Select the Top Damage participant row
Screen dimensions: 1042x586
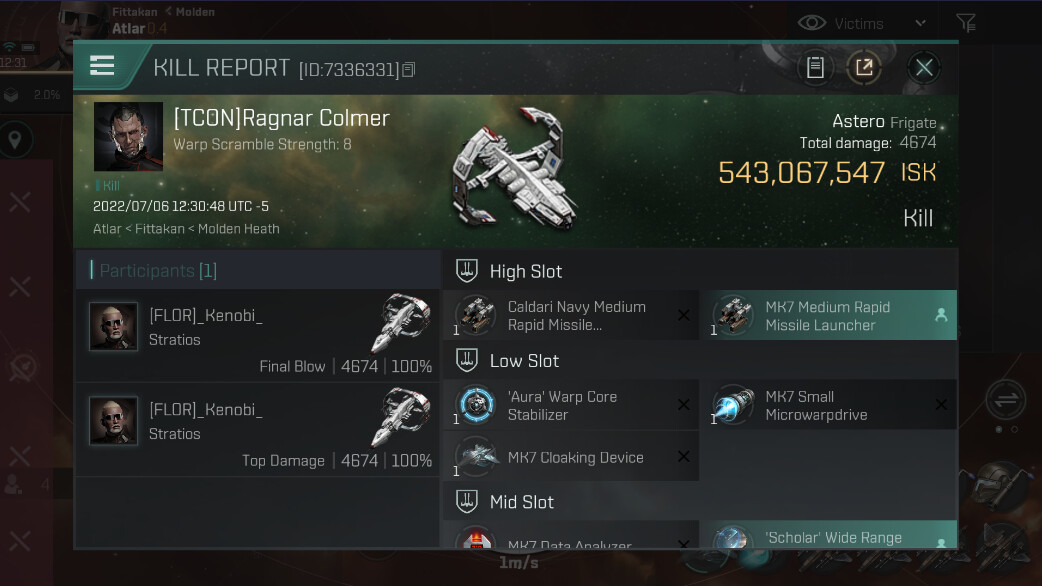point(257,430)
